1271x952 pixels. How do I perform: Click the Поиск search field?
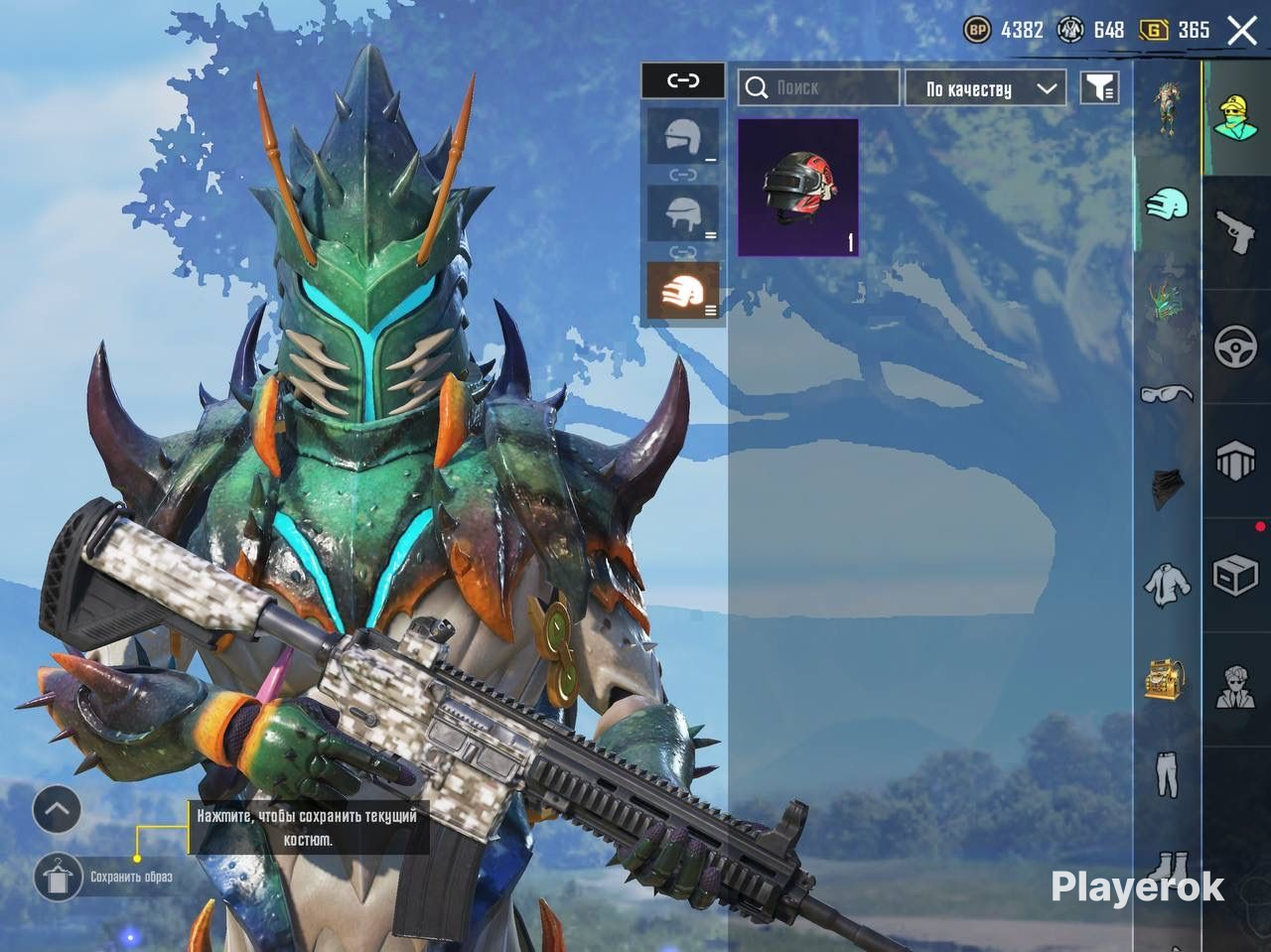[x=818, y=88]
